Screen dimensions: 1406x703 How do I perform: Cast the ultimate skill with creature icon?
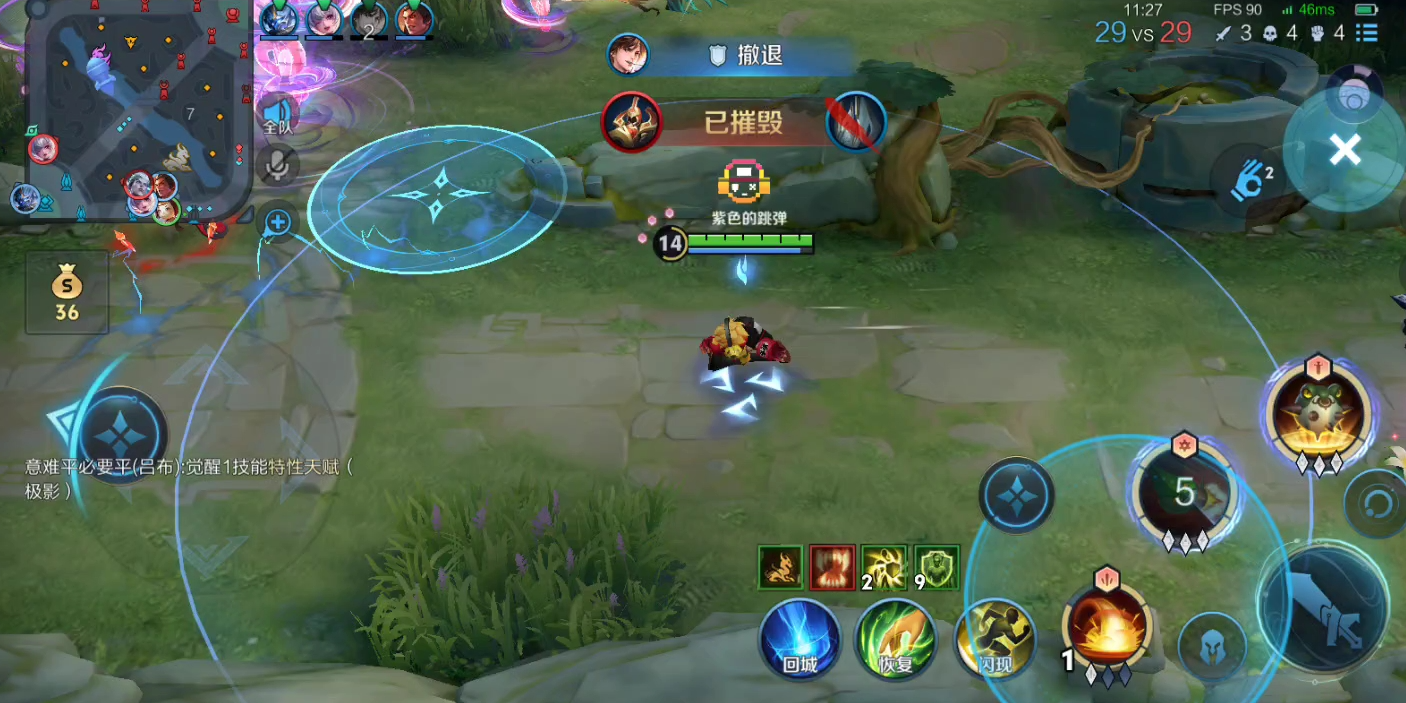(1318, 412)
